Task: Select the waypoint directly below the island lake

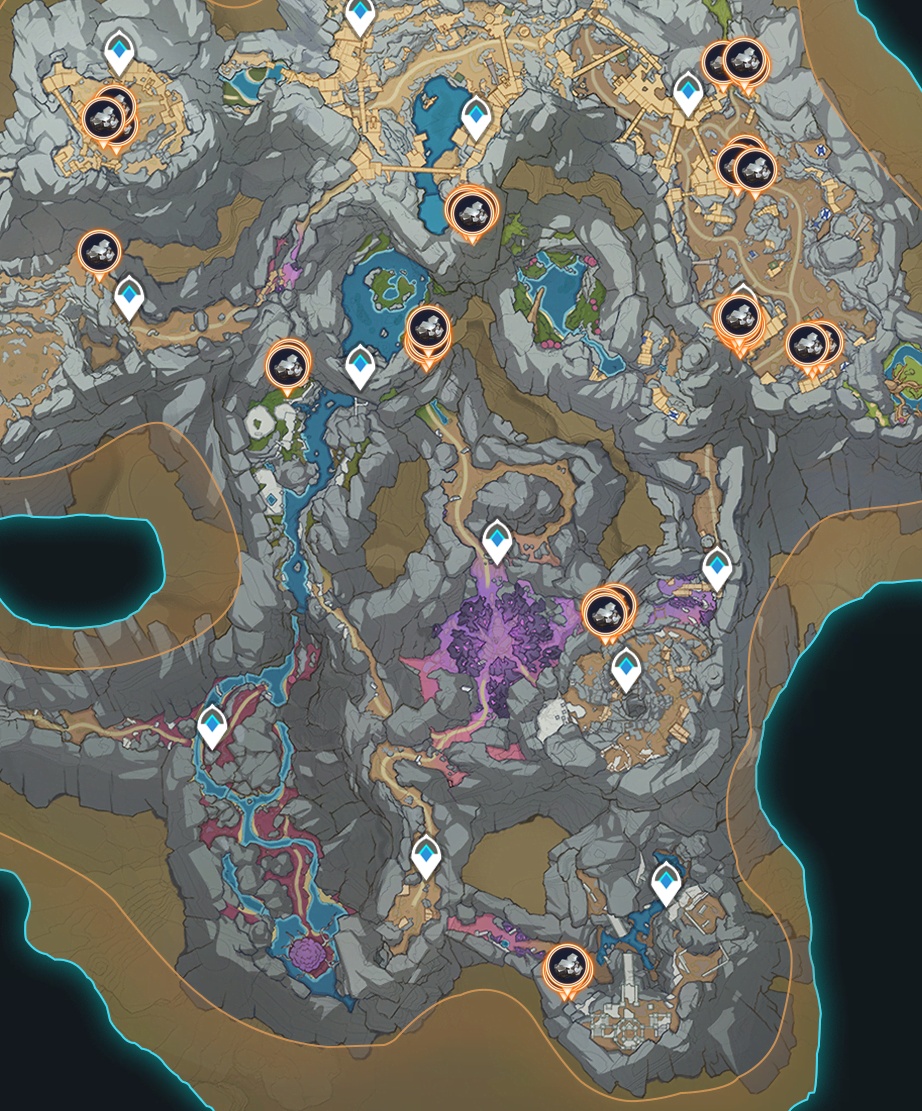Action: tap(360, 365)
